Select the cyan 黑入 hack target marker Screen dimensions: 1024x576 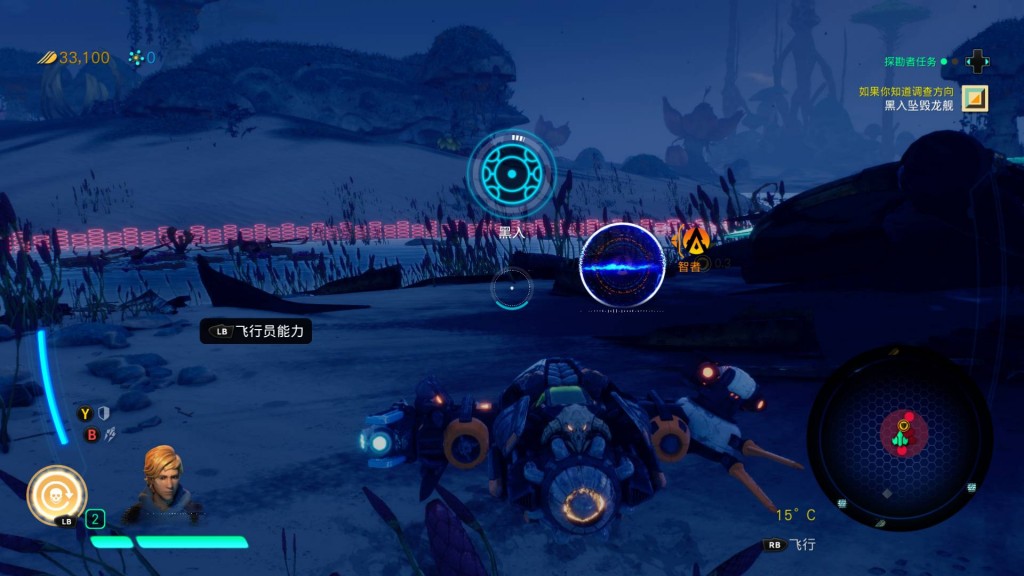[511, 175]
